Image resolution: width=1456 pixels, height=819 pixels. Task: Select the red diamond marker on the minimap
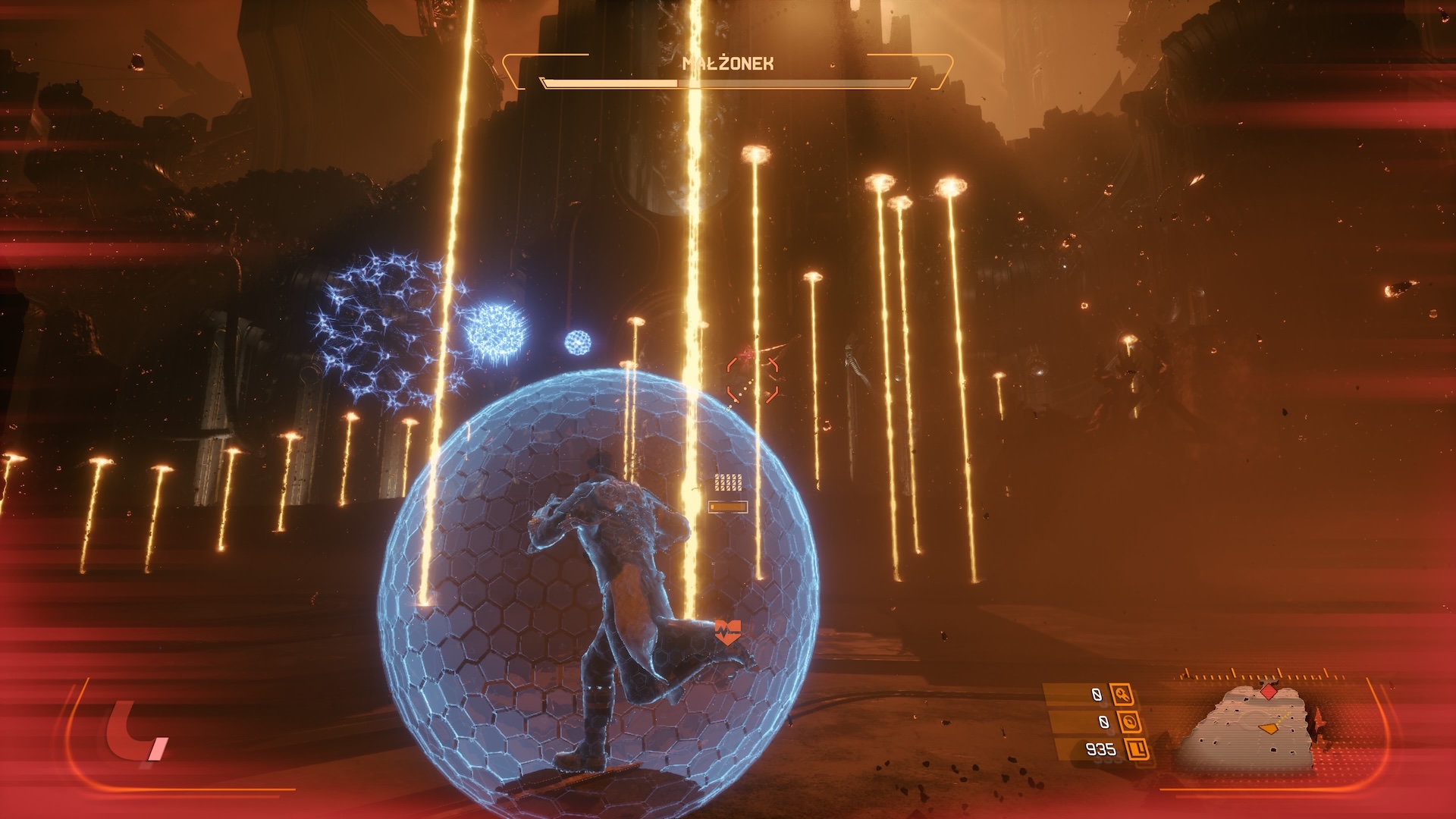click(1268, 691)
